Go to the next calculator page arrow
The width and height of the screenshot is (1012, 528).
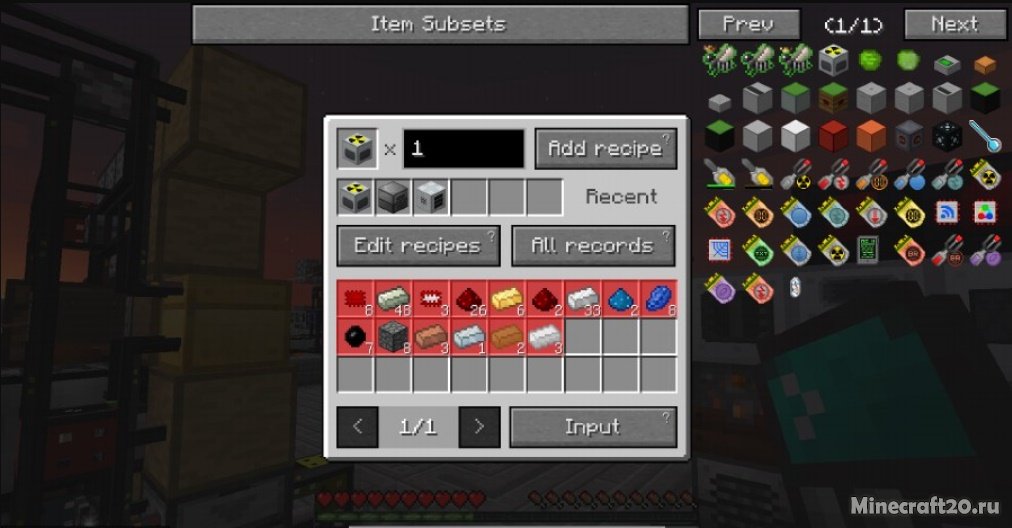click(479, 427)
